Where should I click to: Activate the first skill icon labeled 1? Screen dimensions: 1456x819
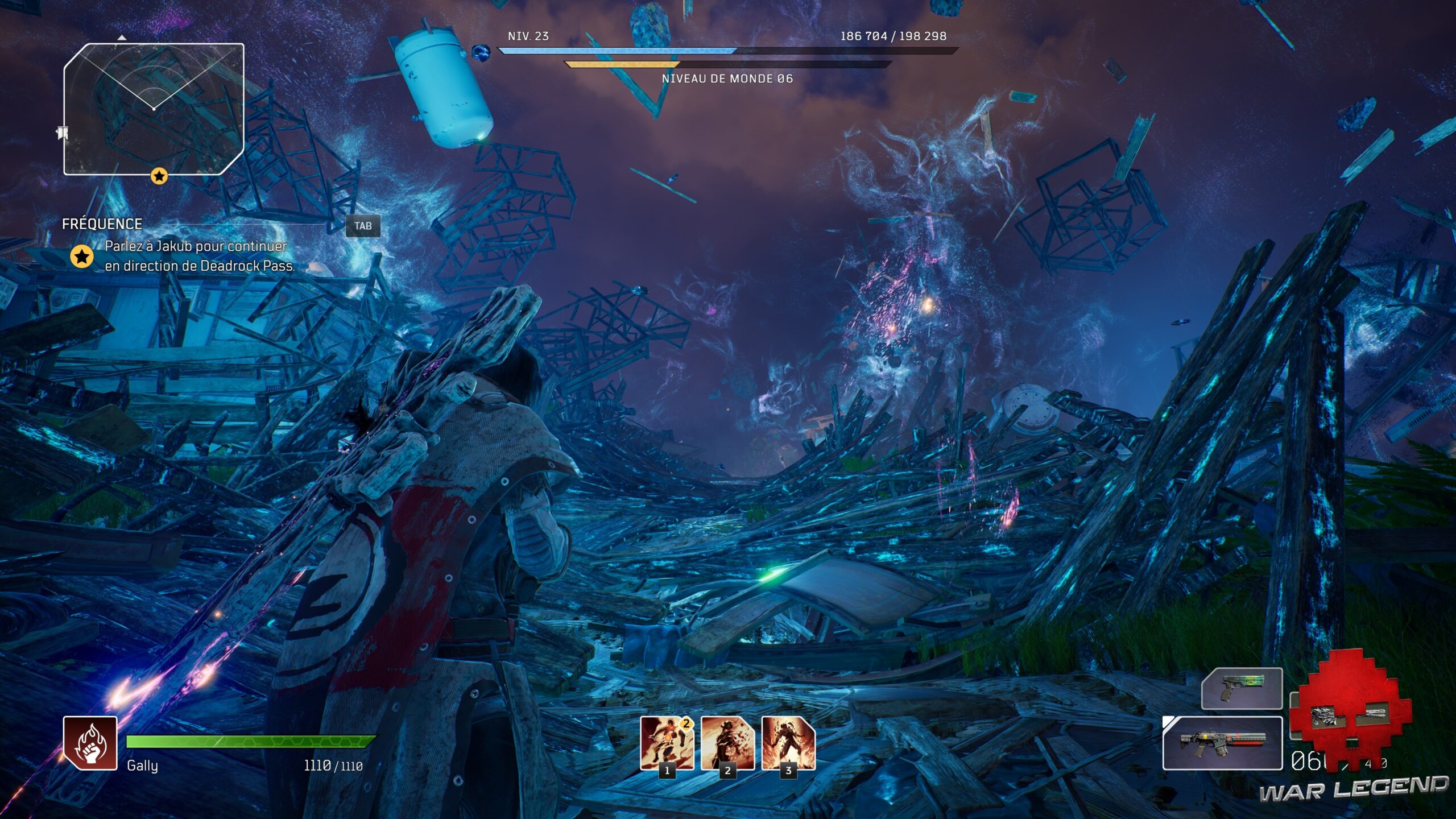[x=667, y=742]
